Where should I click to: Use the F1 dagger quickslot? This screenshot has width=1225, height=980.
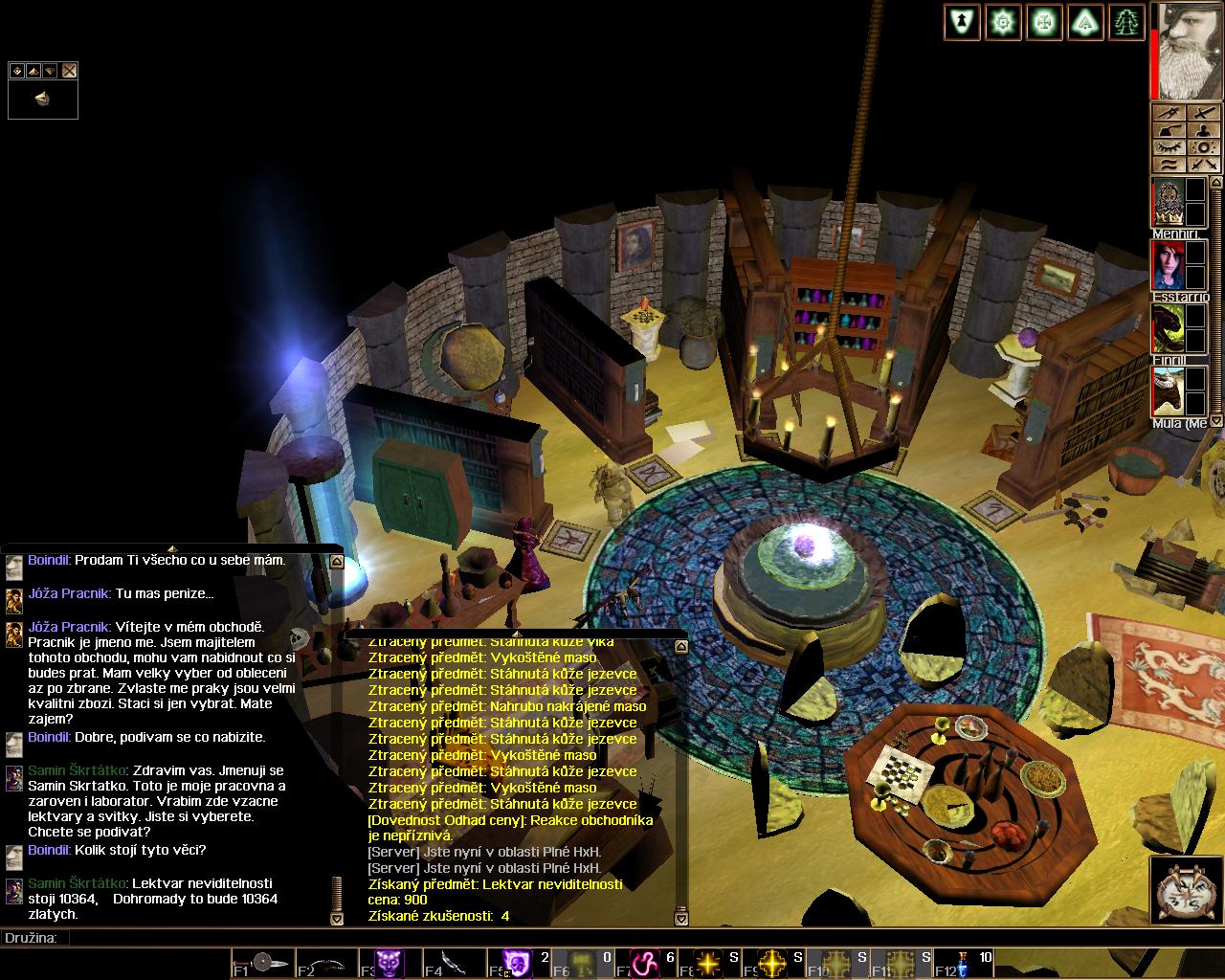(x=263, y=962)
